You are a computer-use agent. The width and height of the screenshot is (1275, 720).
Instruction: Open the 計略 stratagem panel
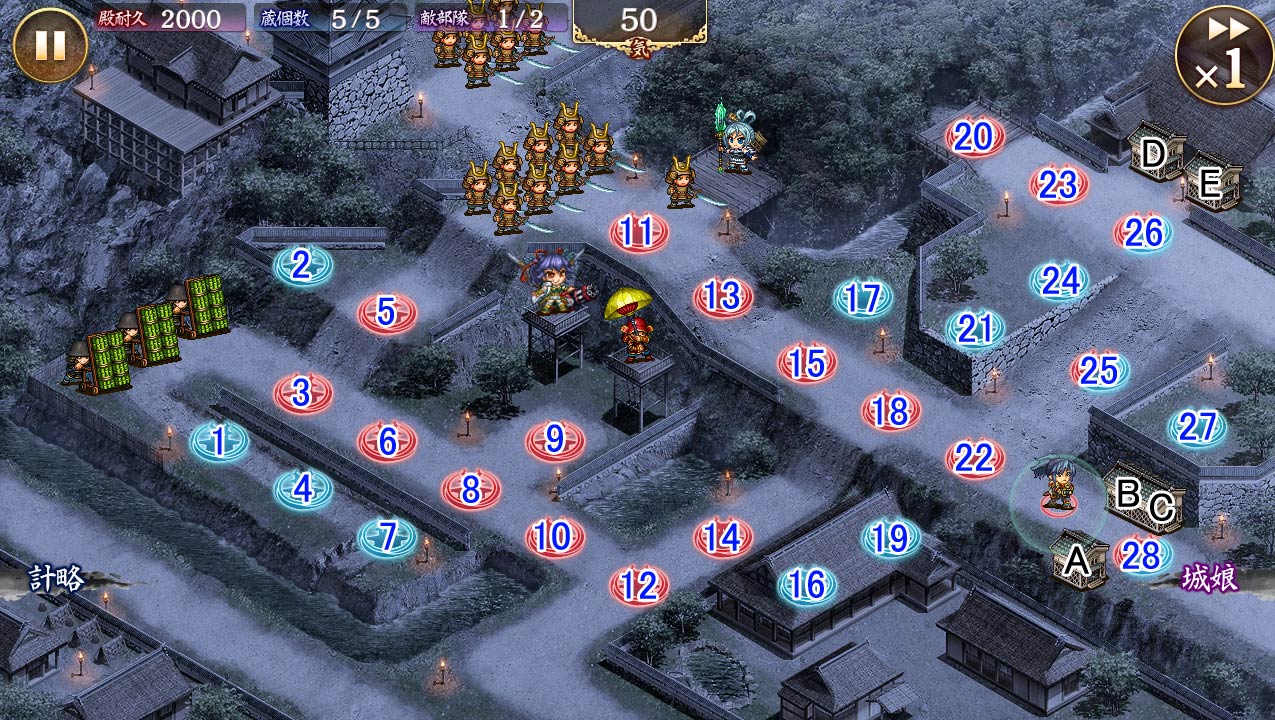pos(57,578)
